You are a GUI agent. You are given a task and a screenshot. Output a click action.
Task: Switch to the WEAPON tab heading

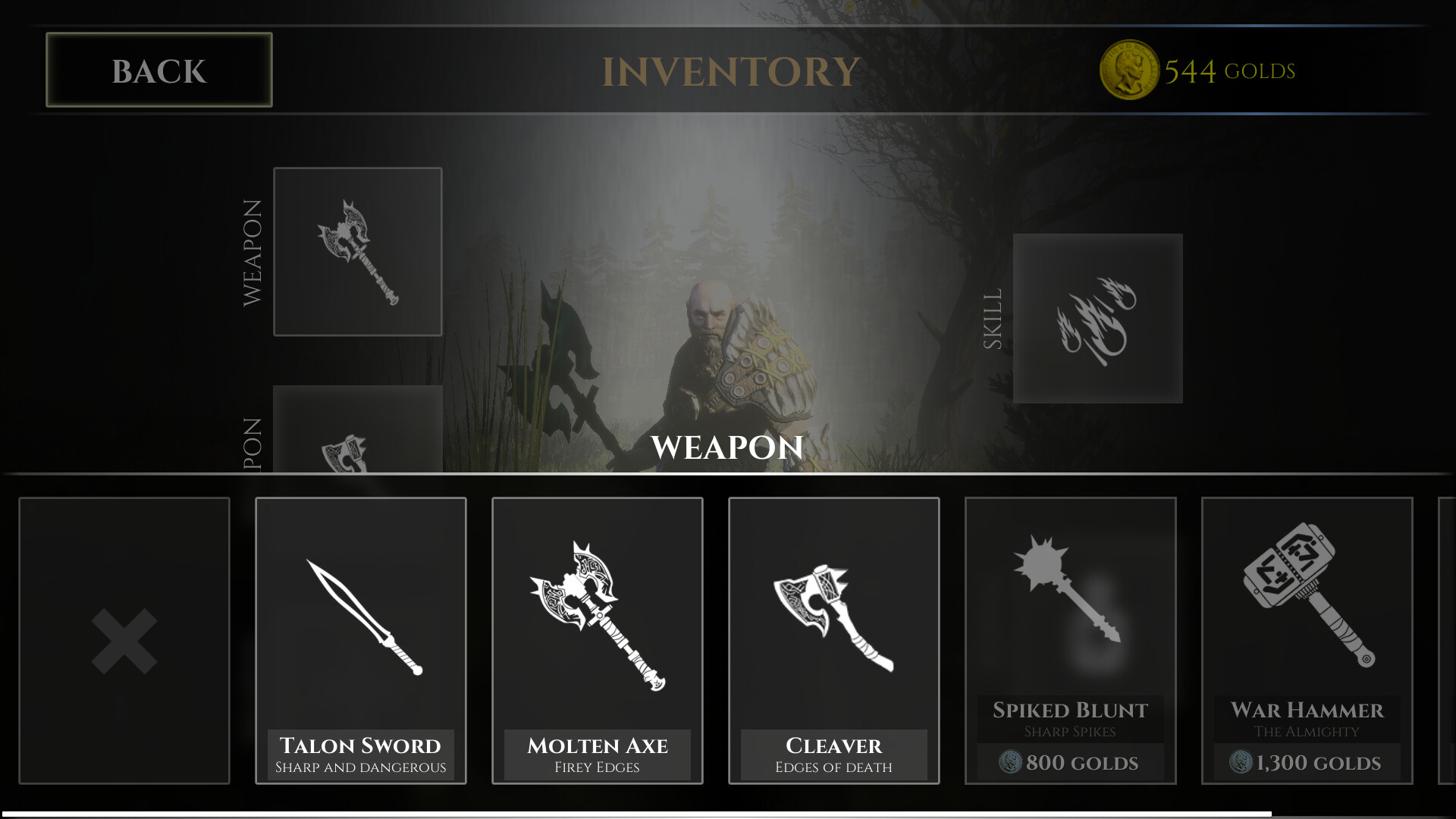click(727, 448)
